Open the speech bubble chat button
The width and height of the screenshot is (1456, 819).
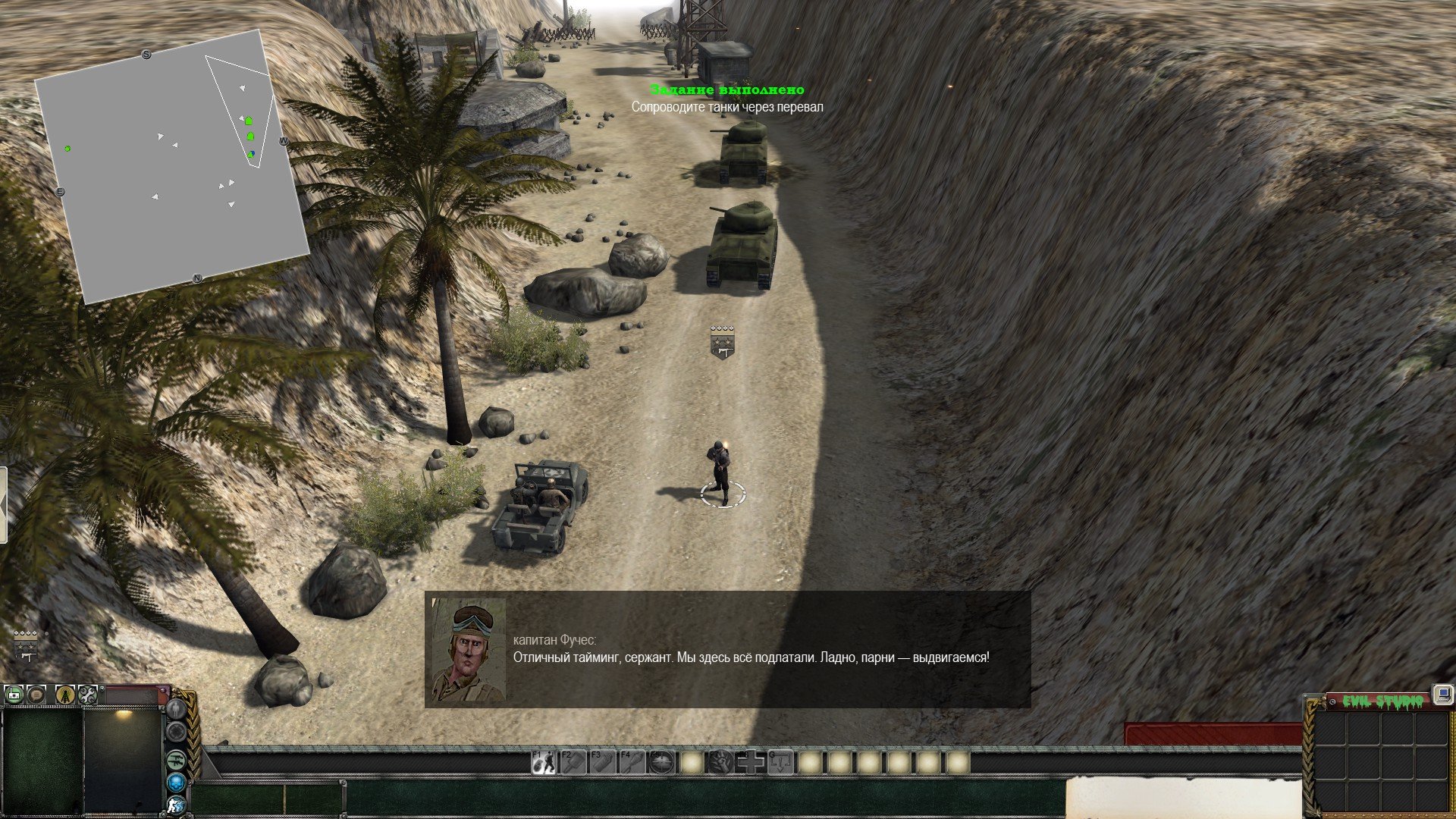36,694
